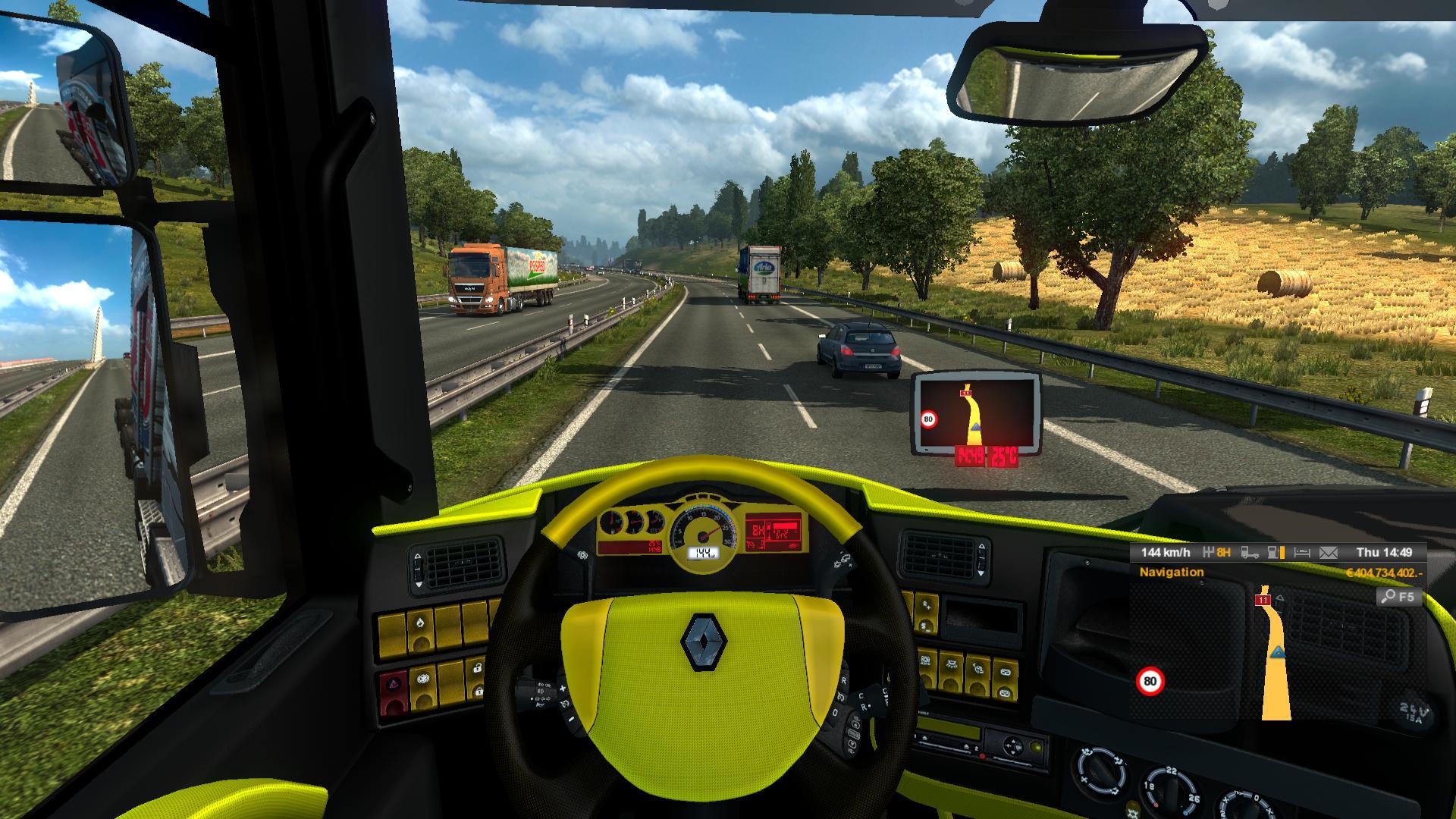Viewport: 1456px width, 819px height.
Task: Select the bed rest icon
Action: click(1301, 553)
